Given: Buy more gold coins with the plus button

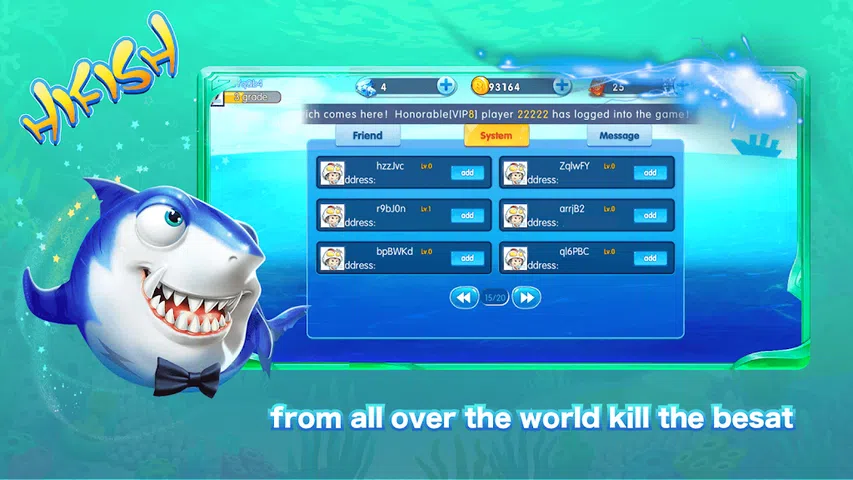Looking at the screenshot, I should pyautogui.click(x=563, y=86).
